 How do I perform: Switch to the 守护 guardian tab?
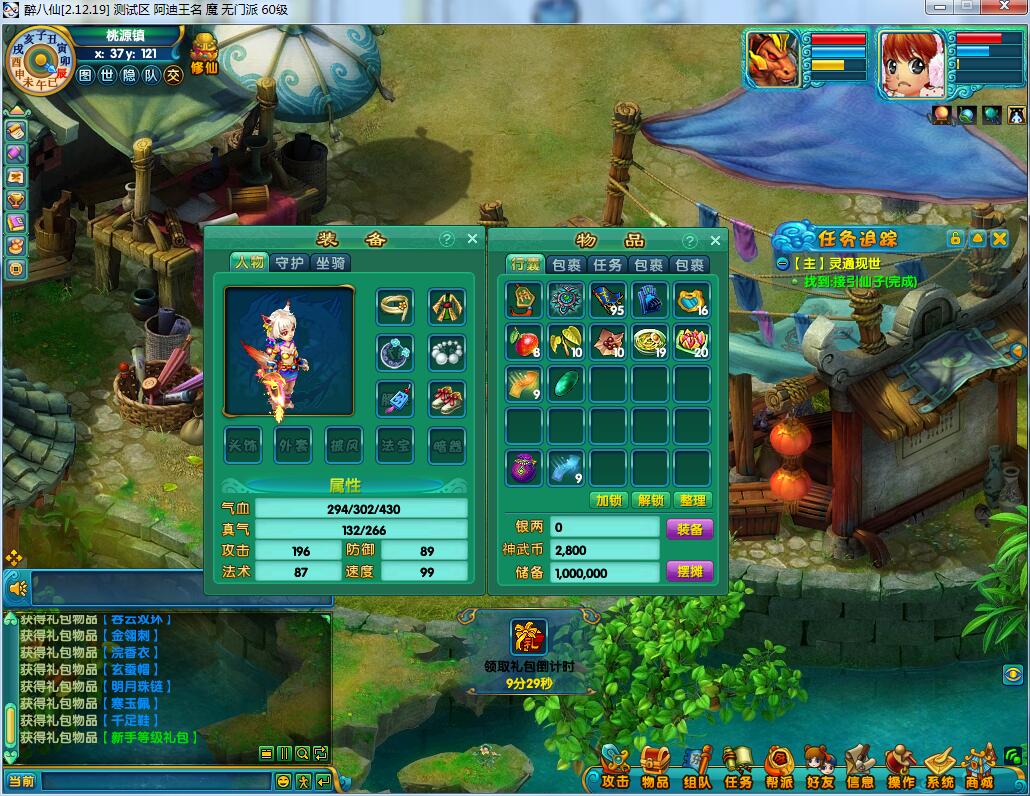click(x=289, y=263)
